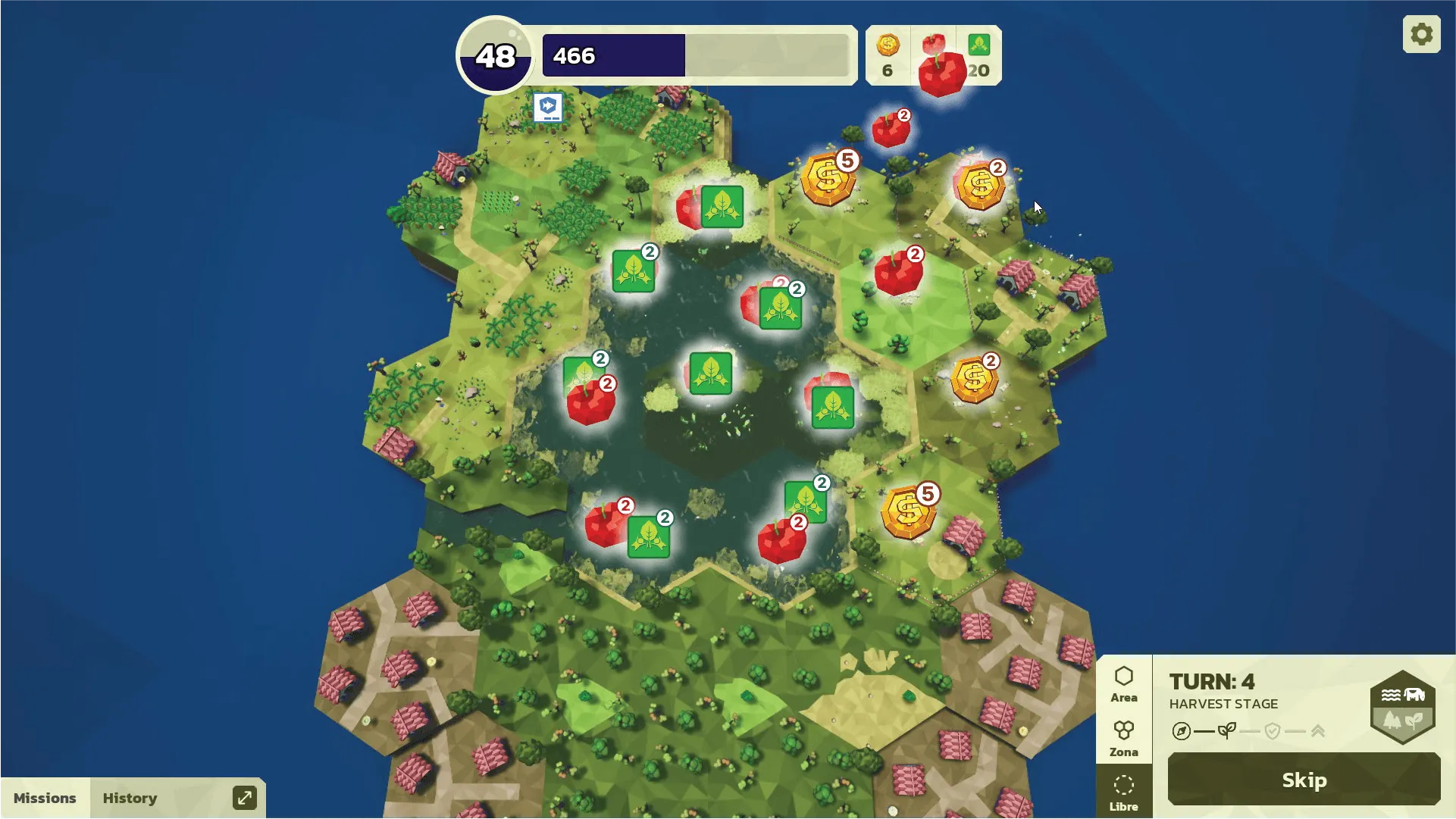This screenshot has height=819, width=1456.
Task: Click the blue flag card marker
Action: [x=548, y=107]
